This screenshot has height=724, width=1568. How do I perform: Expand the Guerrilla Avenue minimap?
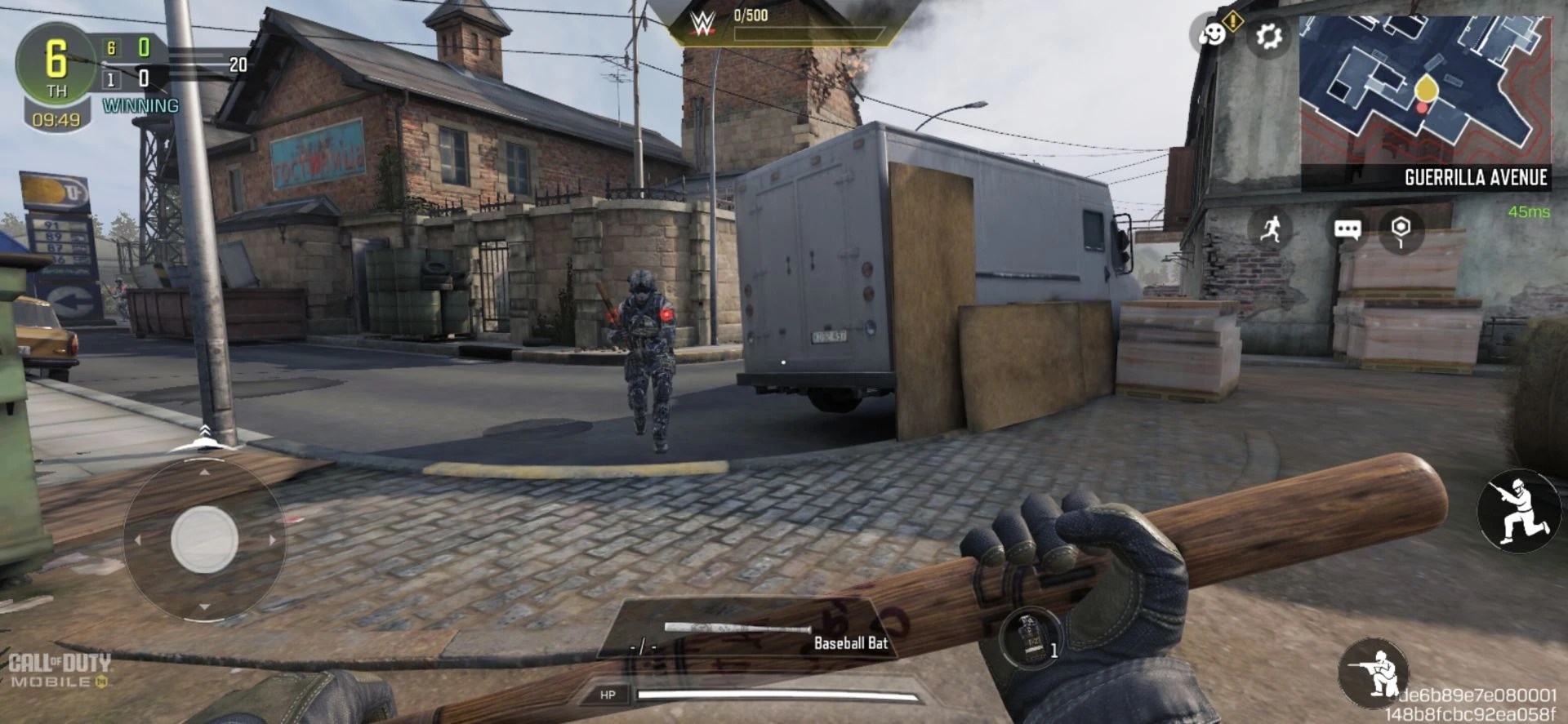coord(1424,91)
